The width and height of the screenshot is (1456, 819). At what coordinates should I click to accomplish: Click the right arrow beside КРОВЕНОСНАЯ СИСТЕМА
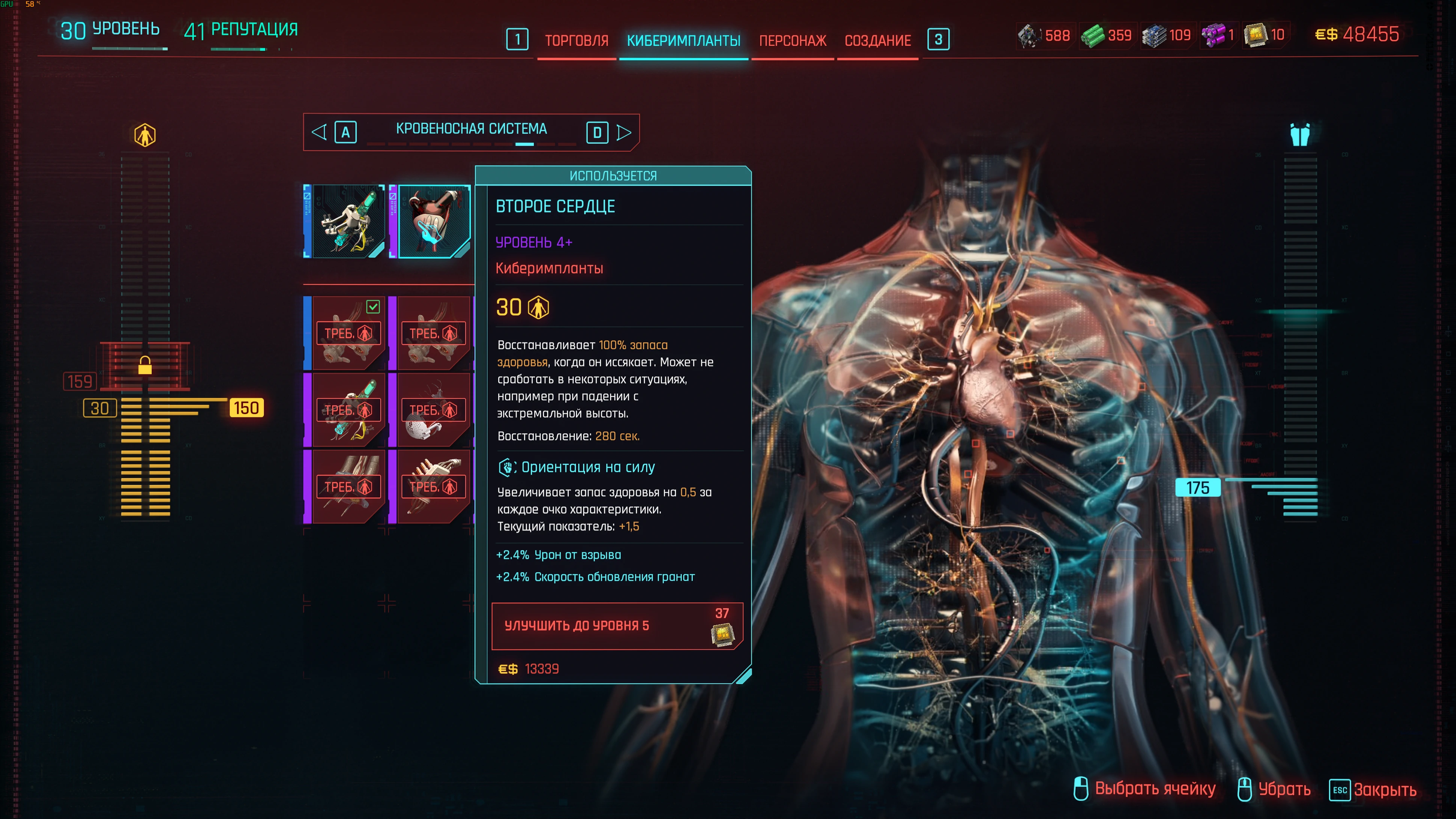[x=623, y=132]
